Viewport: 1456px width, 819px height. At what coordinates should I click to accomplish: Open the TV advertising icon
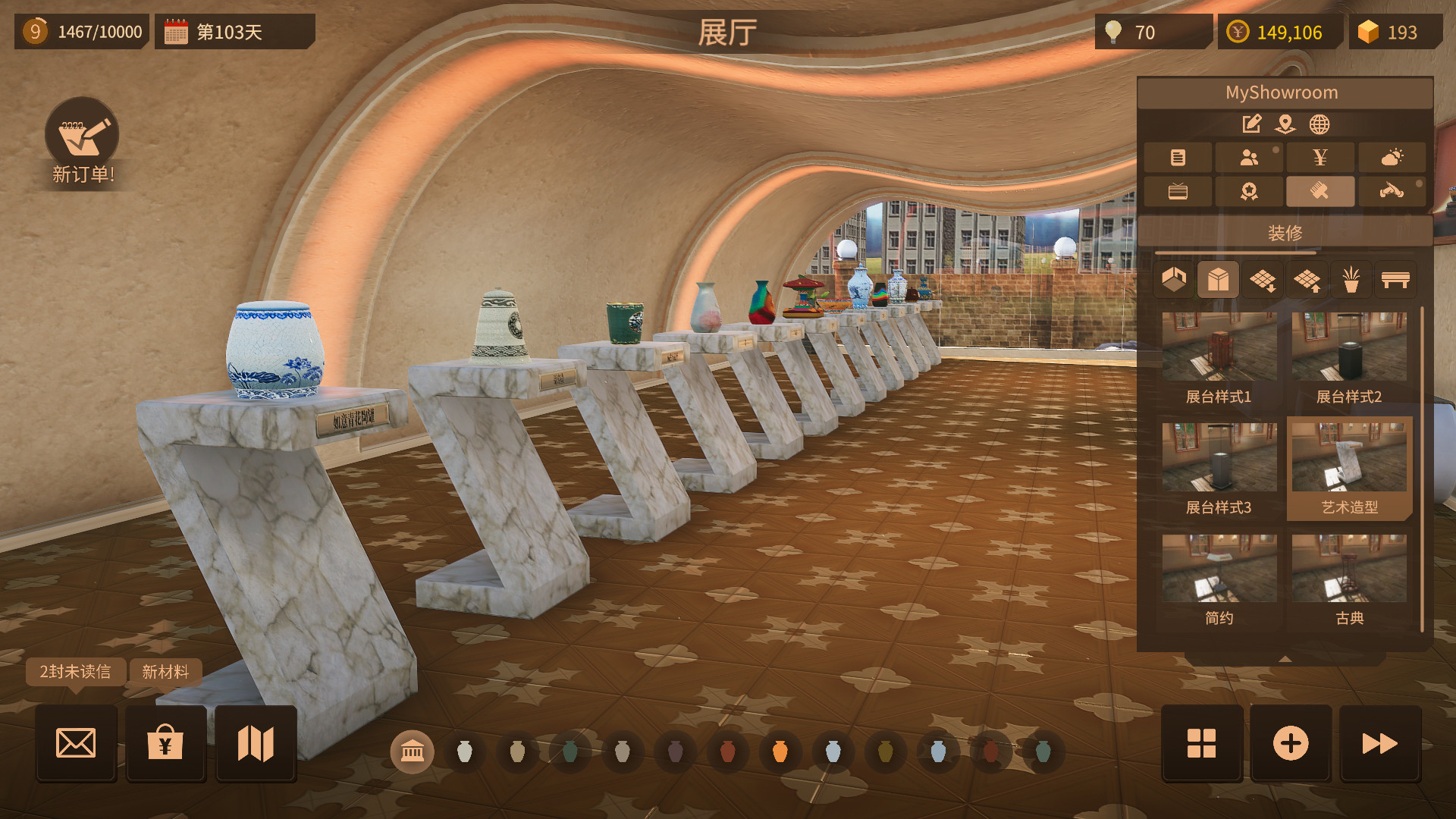click(x=1177, y=191)
